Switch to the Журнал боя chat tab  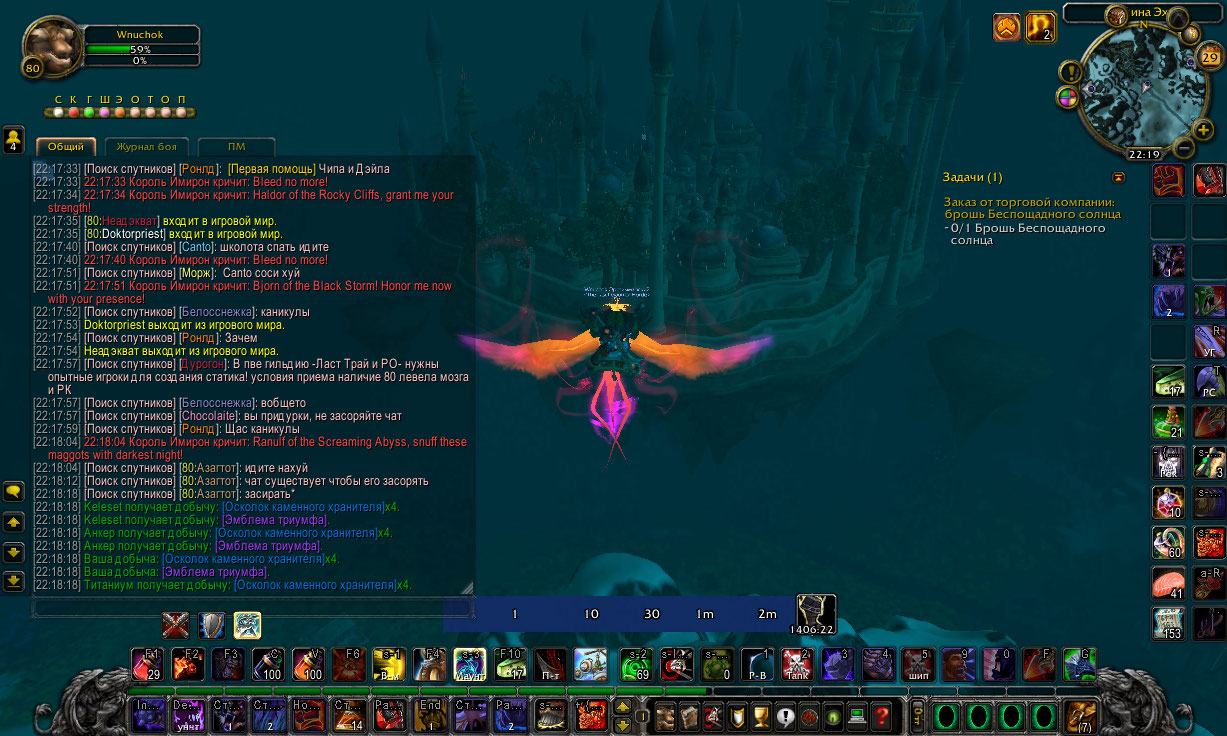146,147
